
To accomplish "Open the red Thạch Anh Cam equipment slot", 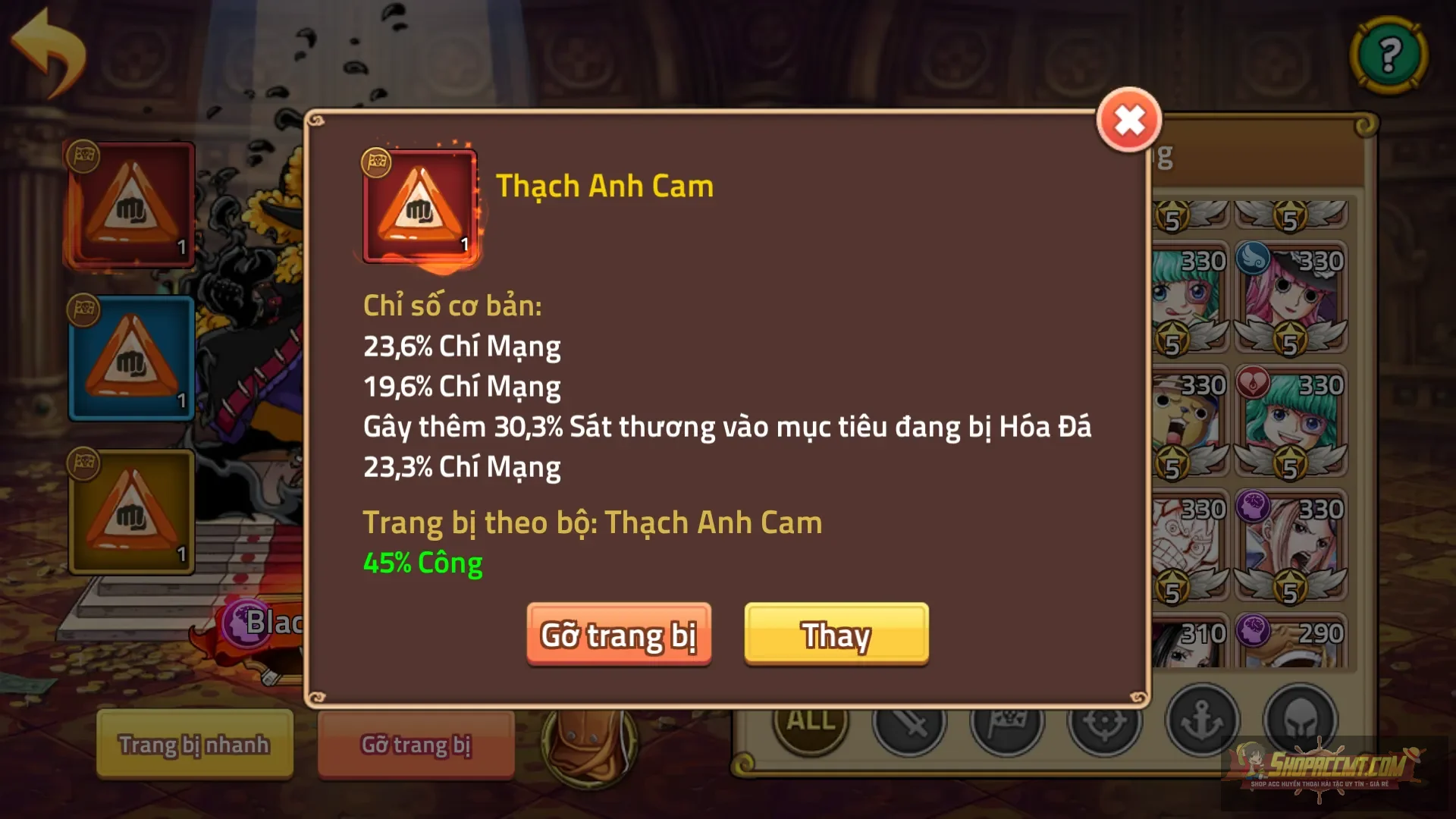I will [132, 203].
